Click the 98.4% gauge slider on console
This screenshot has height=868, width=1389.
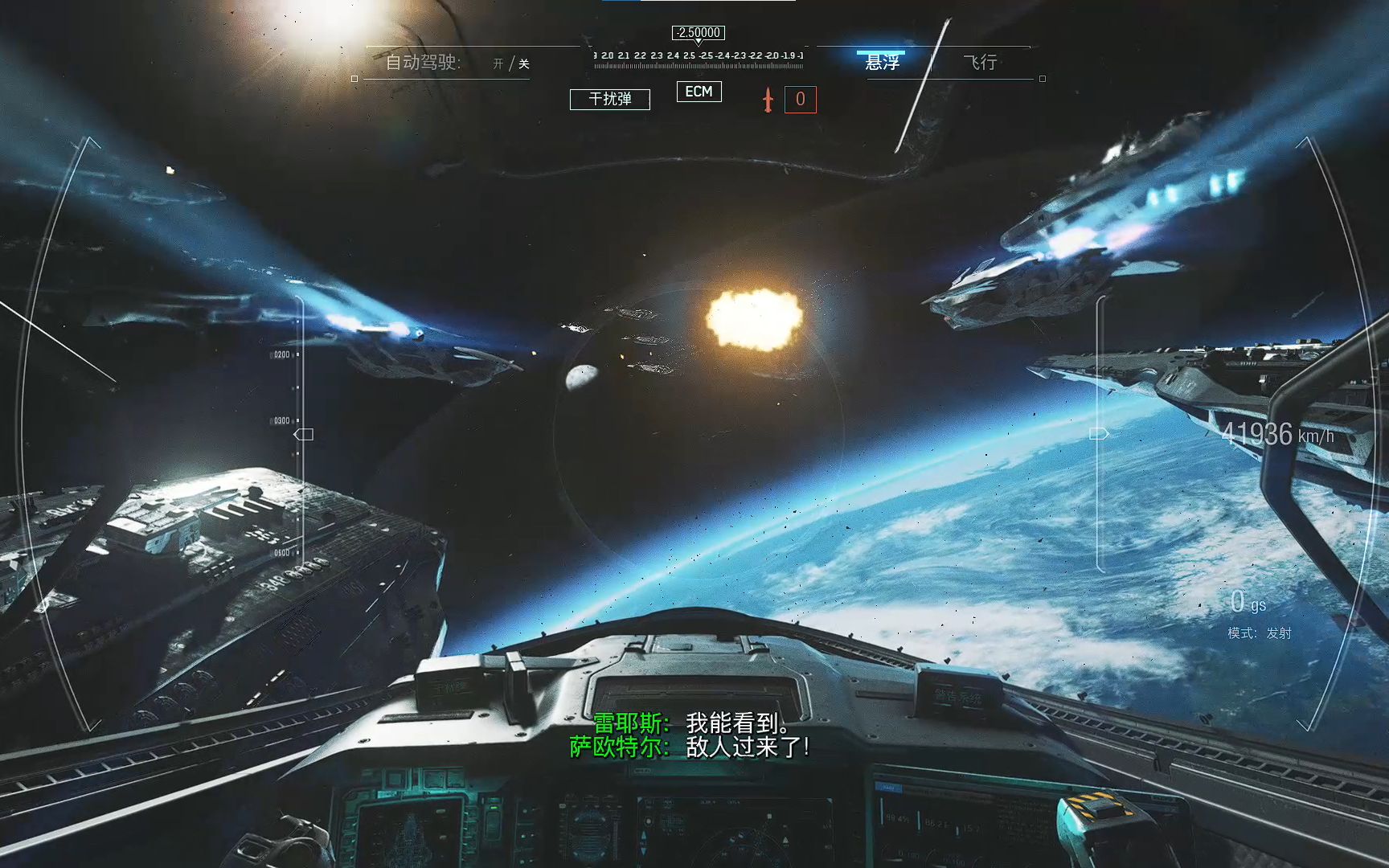point(882,812)
